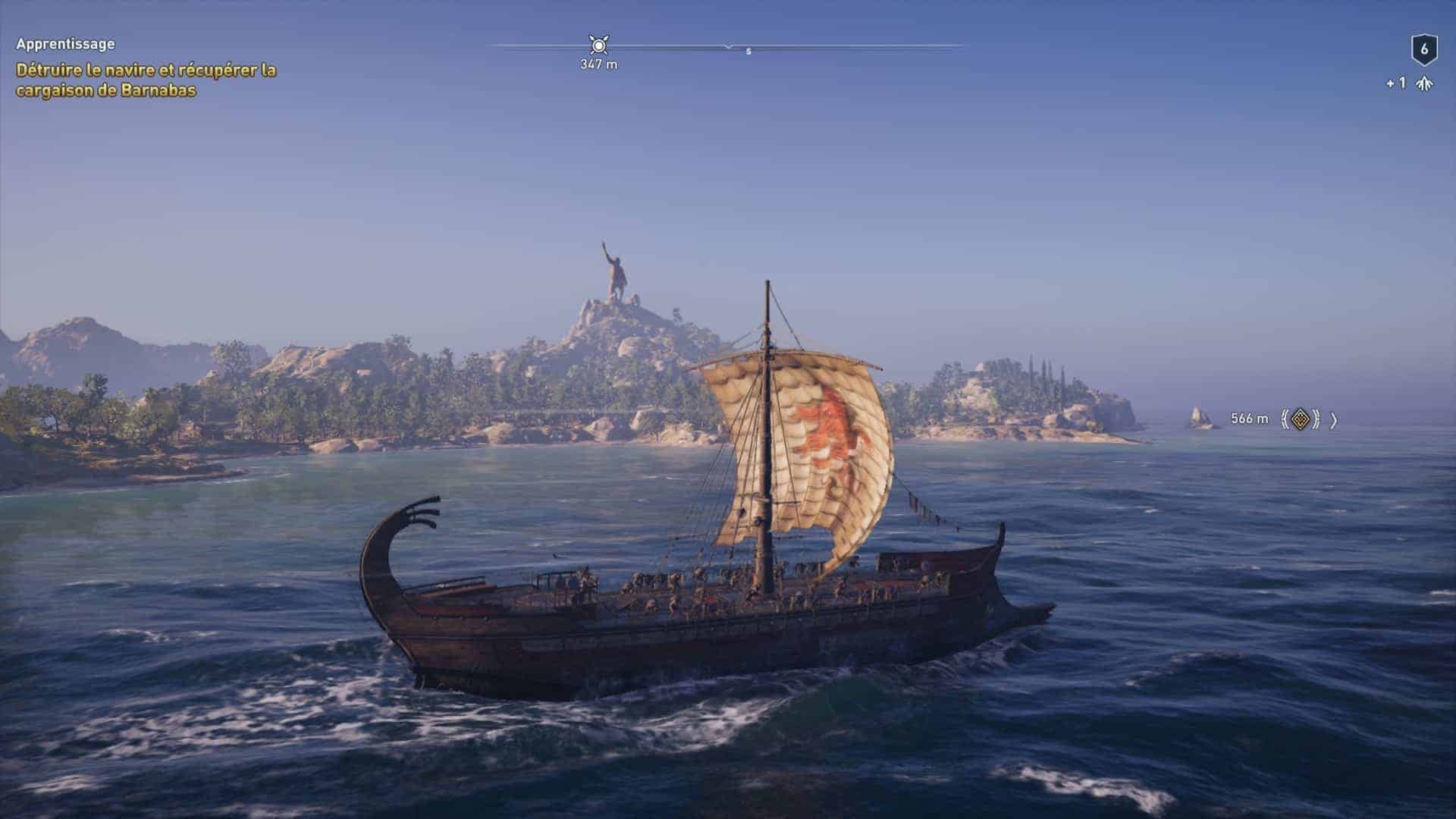Image resolution: width=1456 pixels, height=819 pixels.
Task: Select the golden diamond waypoint marker
Action: coord(1300,419)
